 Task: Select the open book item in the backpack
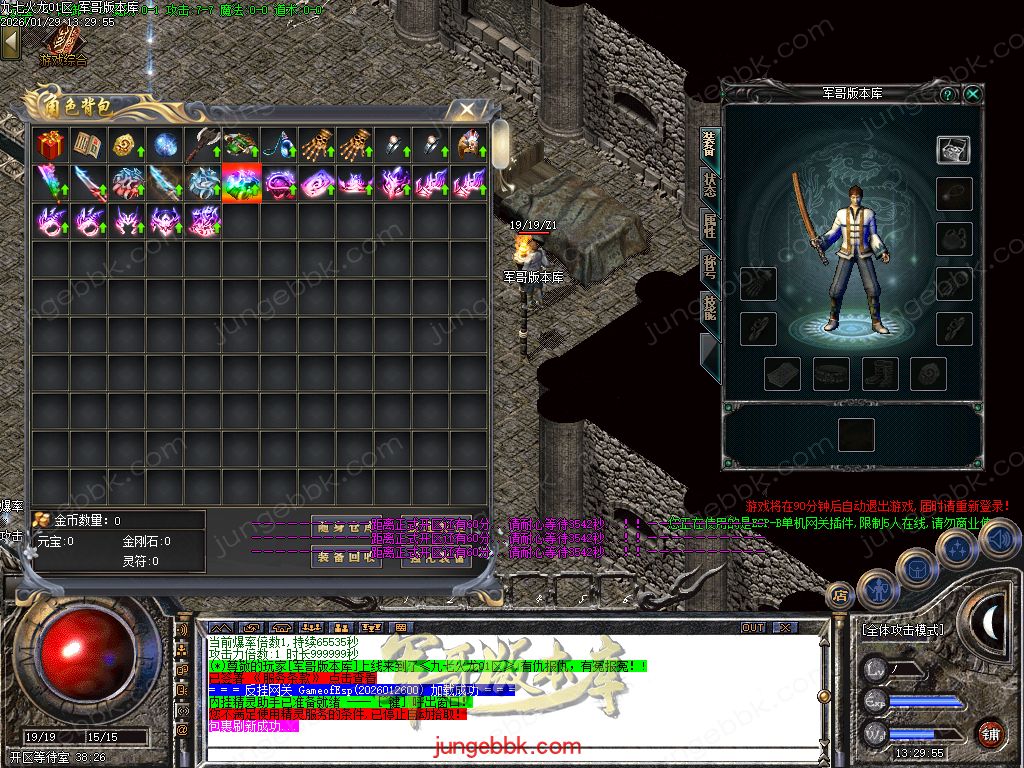[x=88, y=146]
